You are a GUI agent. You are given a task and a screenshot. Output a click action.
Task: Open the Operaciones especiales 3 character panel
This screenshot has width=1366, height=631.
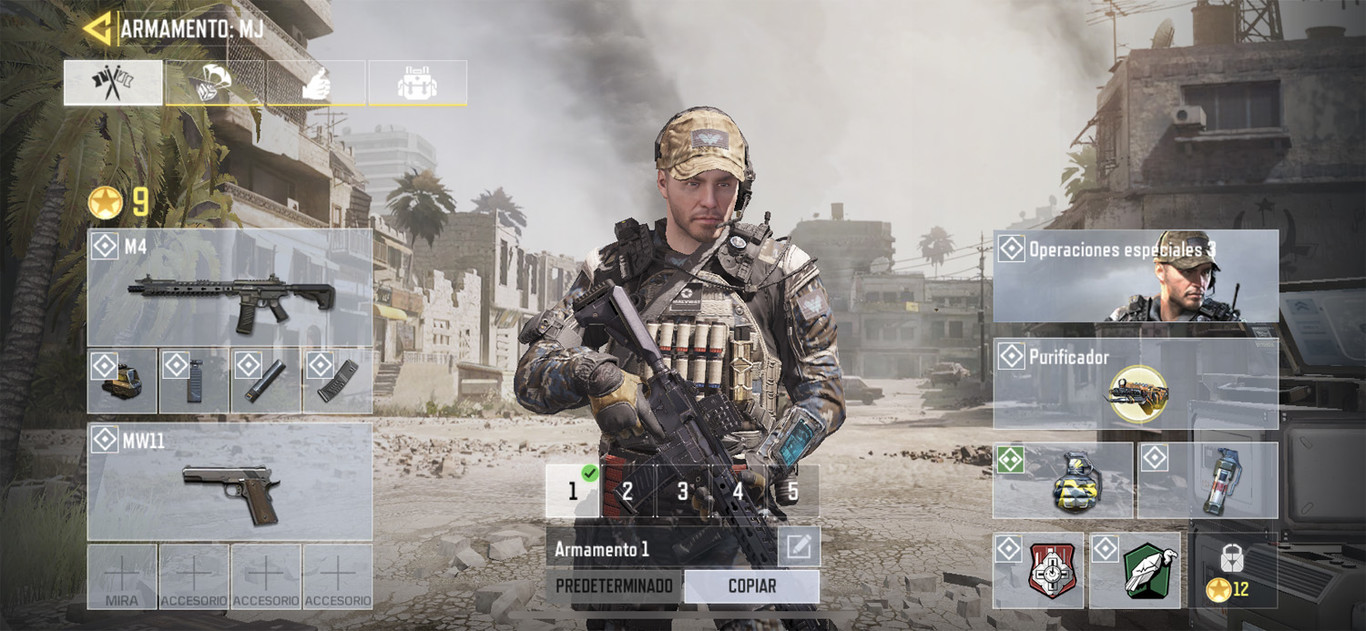[x=1135, y=276]
